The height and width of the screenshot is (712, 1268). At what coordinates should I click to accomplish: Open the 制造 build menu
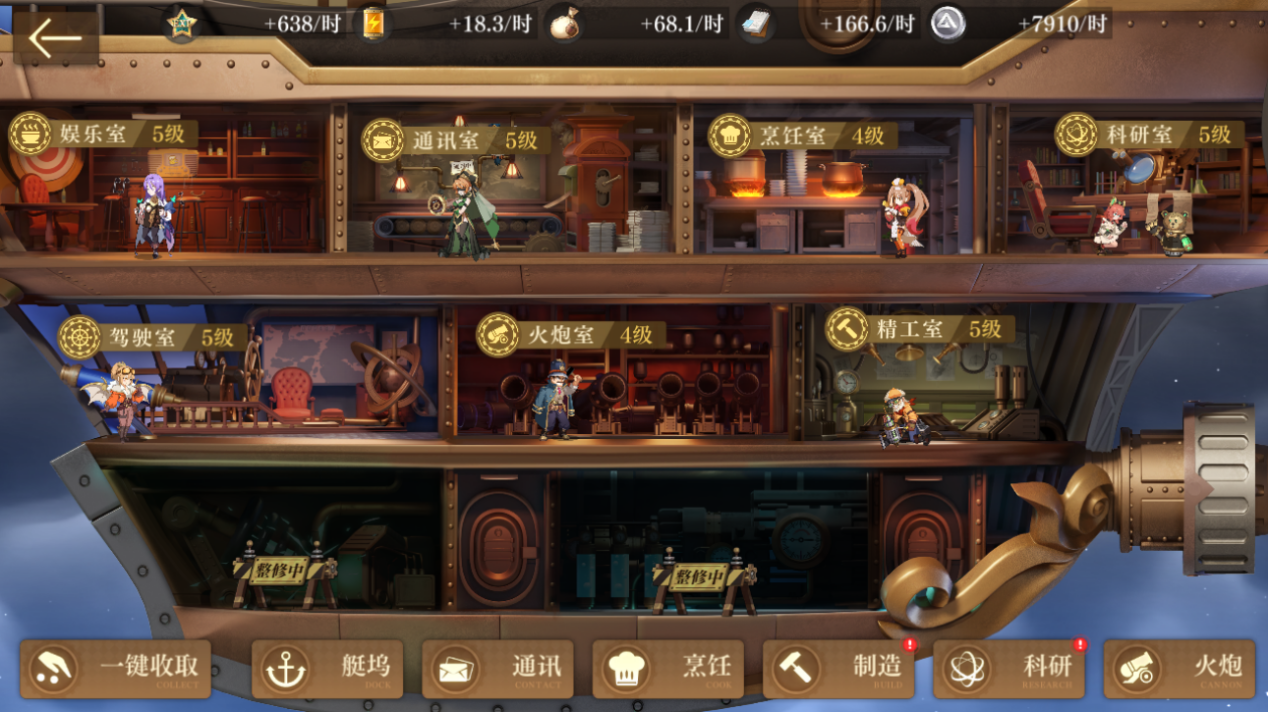[x=838, y=668]
